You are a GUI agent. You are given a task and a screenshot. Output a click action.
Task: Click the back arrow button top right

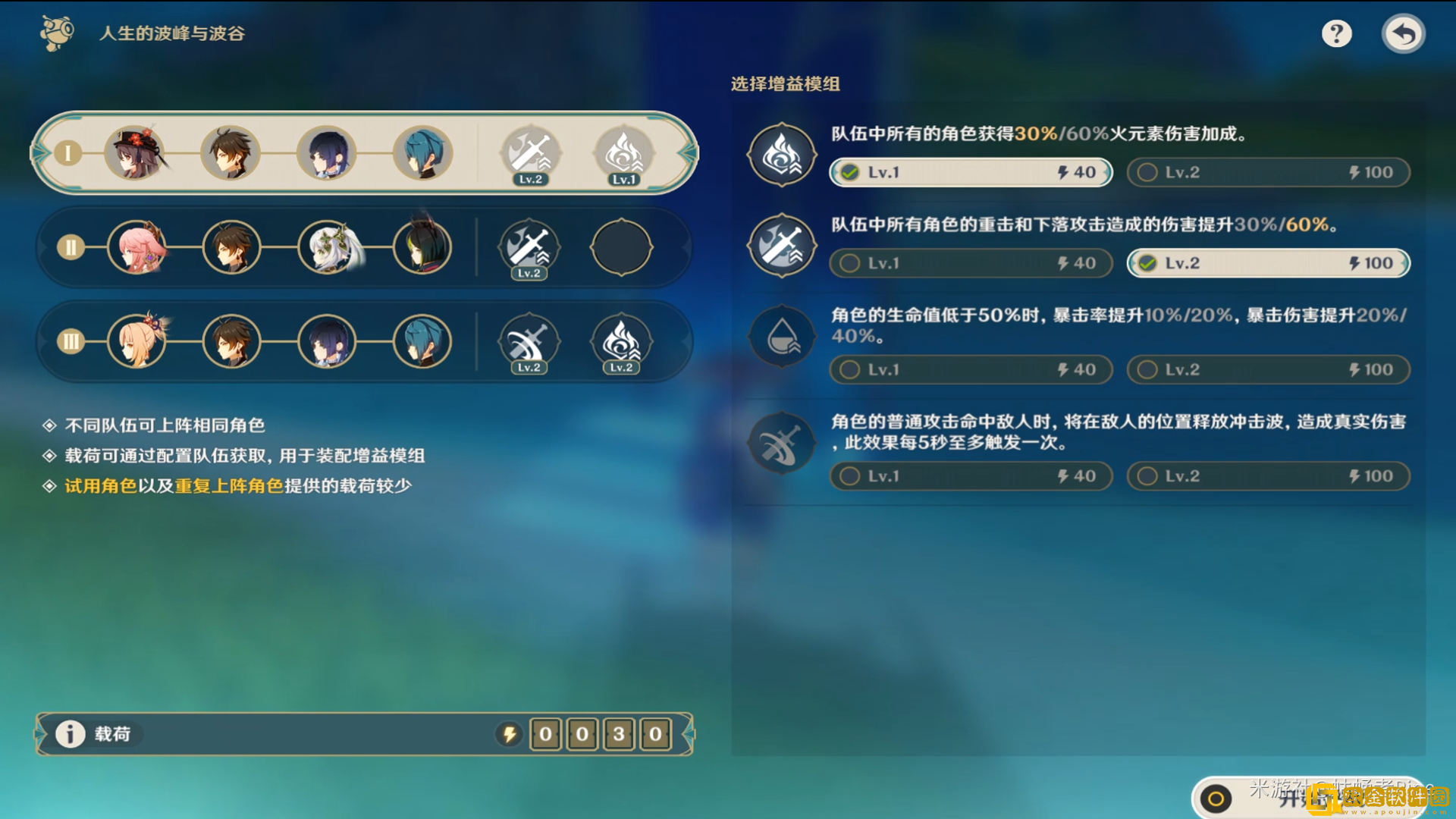[x=1404, y=33]
